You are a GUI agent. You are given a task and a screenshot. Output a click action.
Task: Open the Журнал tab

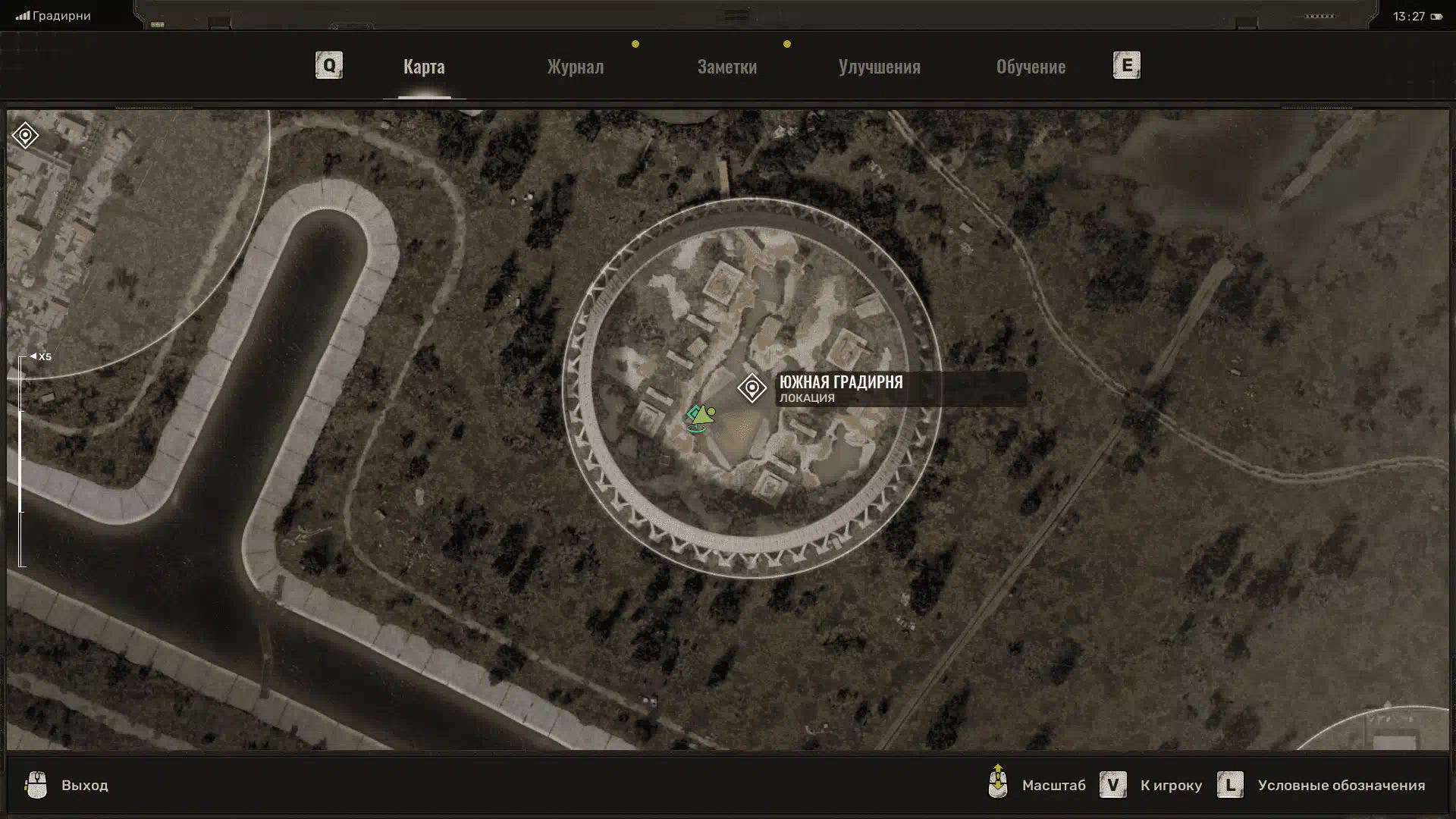[576, 67]
